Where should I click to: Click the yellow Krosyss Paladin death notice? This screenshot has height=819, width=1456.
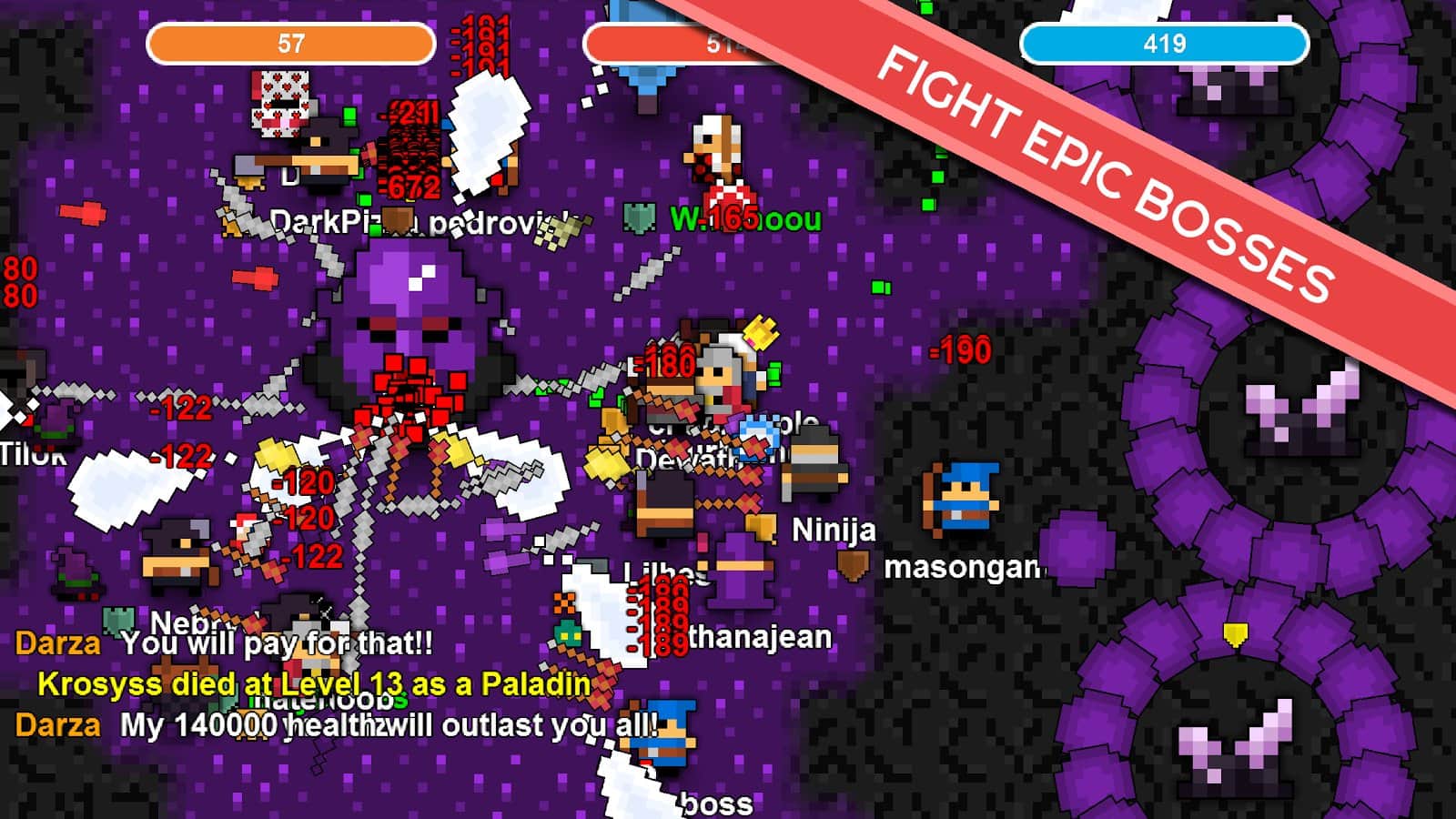[309, 682]
